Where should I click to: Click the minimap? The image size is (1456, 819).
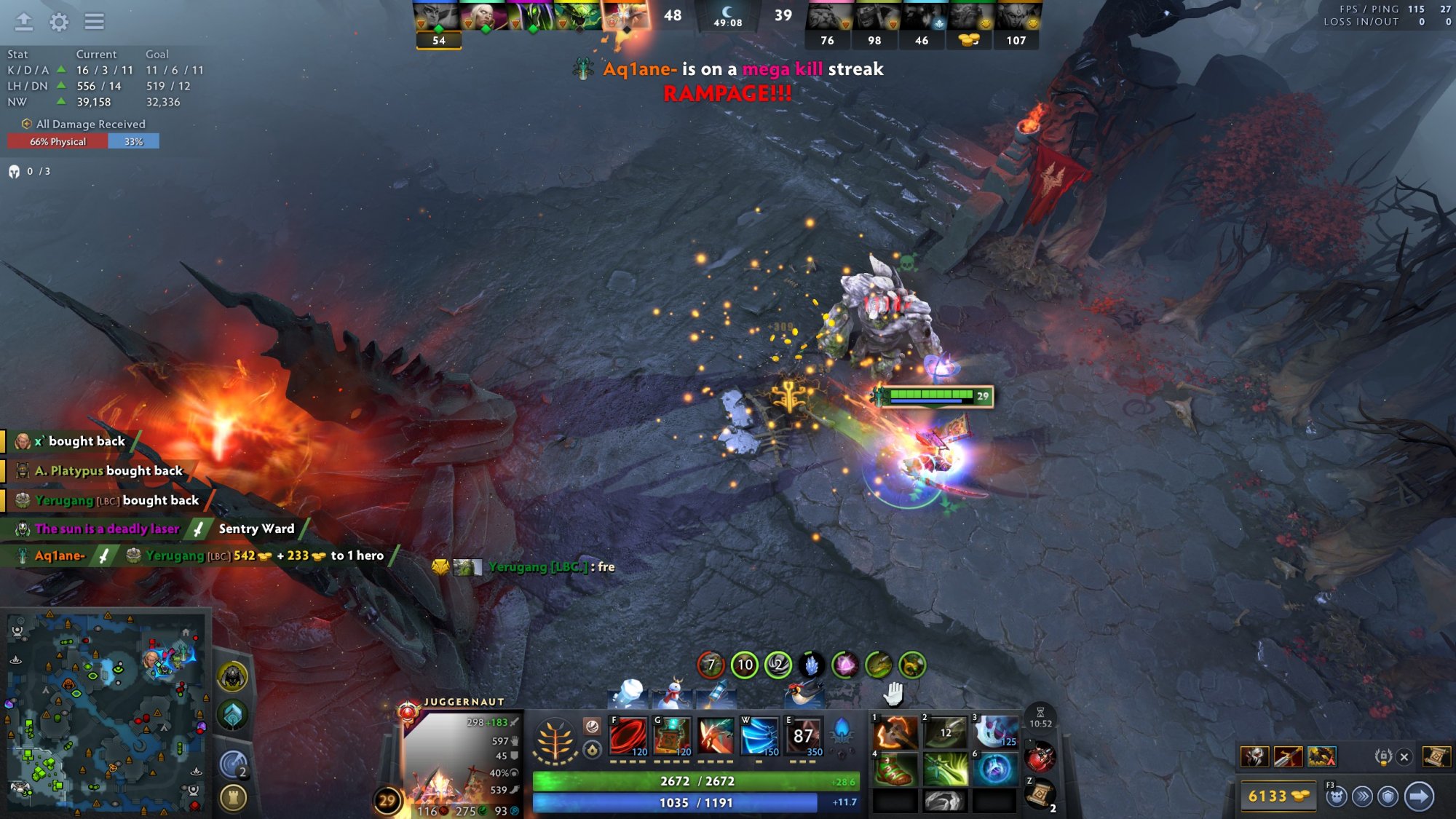coord(106,713)
